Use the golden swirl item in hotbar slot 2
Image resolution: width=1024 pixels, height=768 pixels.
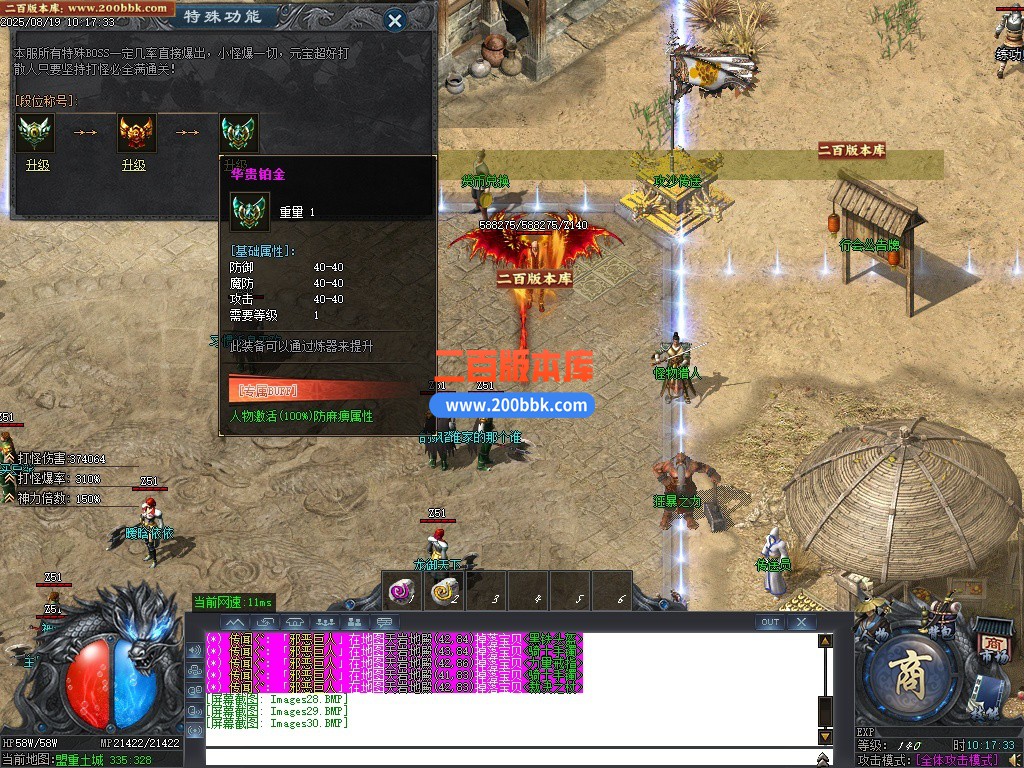[444, 592]
